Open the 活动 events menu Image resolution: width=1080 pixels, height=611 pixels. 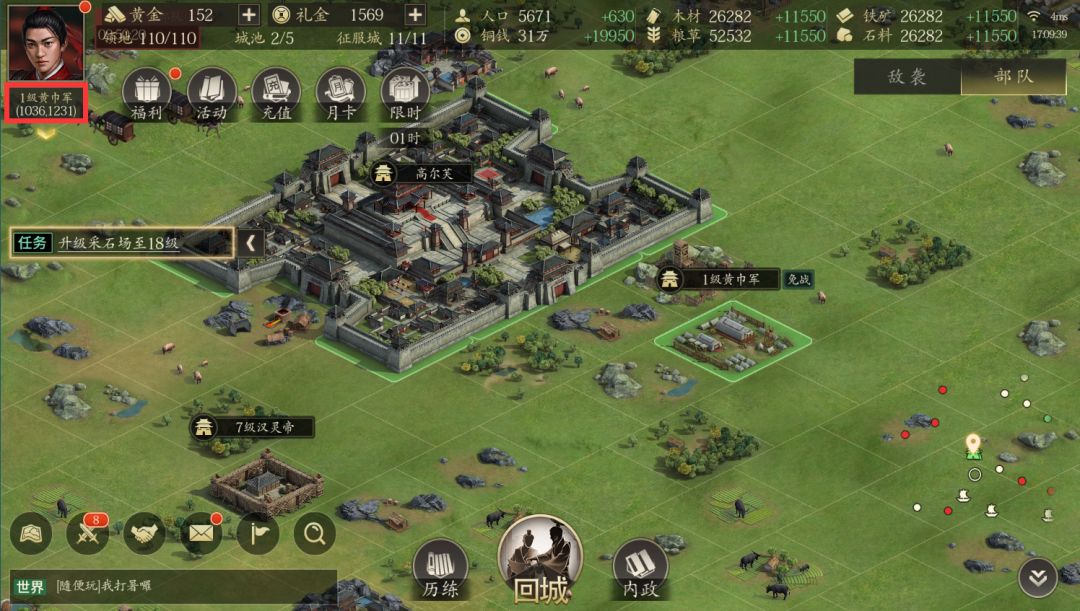coord(211,94)
